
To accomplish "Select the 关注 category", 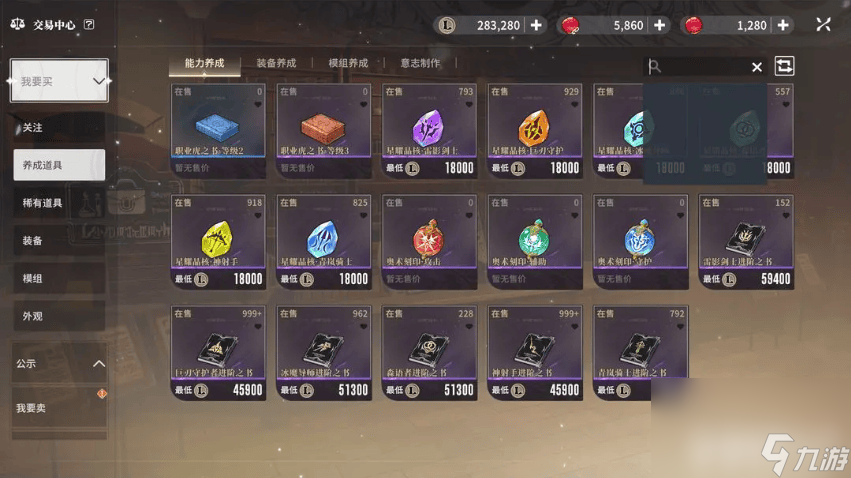I will 33,128.
